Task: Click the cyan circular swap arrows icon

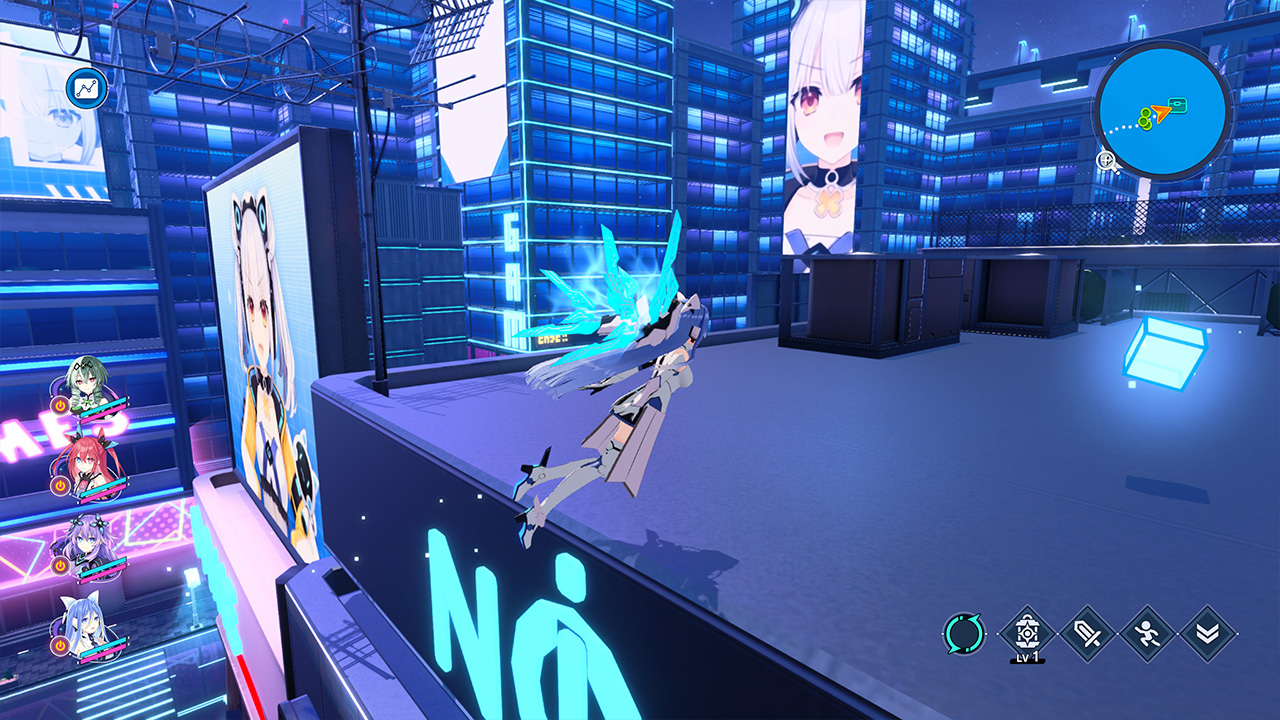Action: click(x=964, y=633)
